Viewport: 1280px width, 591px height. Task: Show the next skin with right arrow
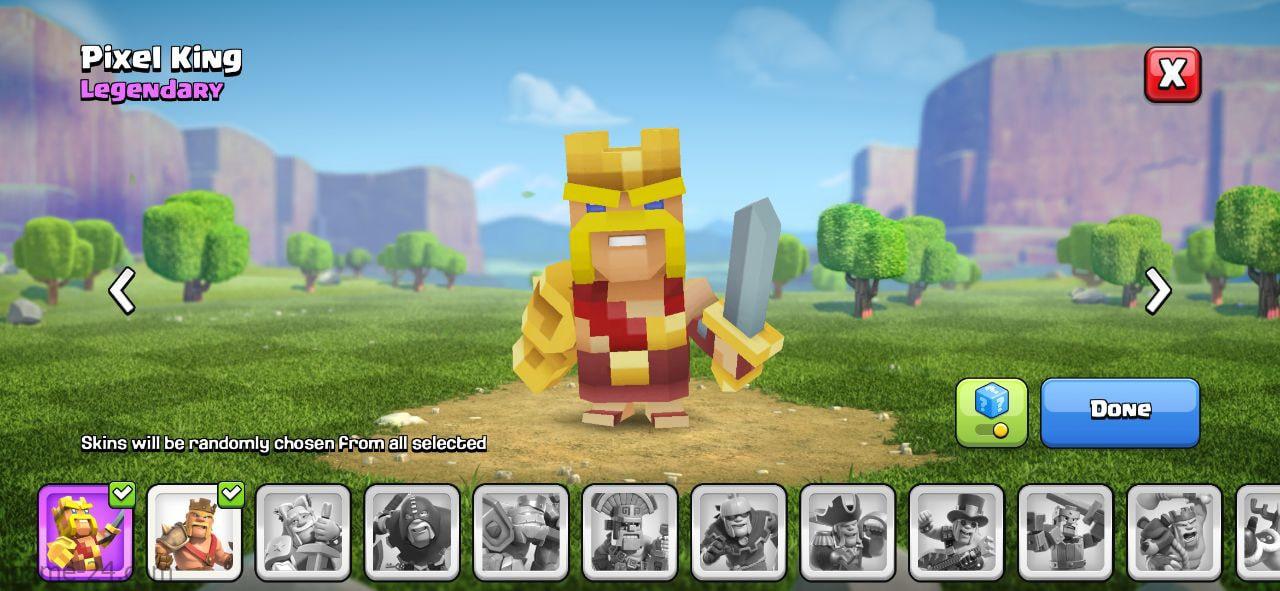point(1158,291)
